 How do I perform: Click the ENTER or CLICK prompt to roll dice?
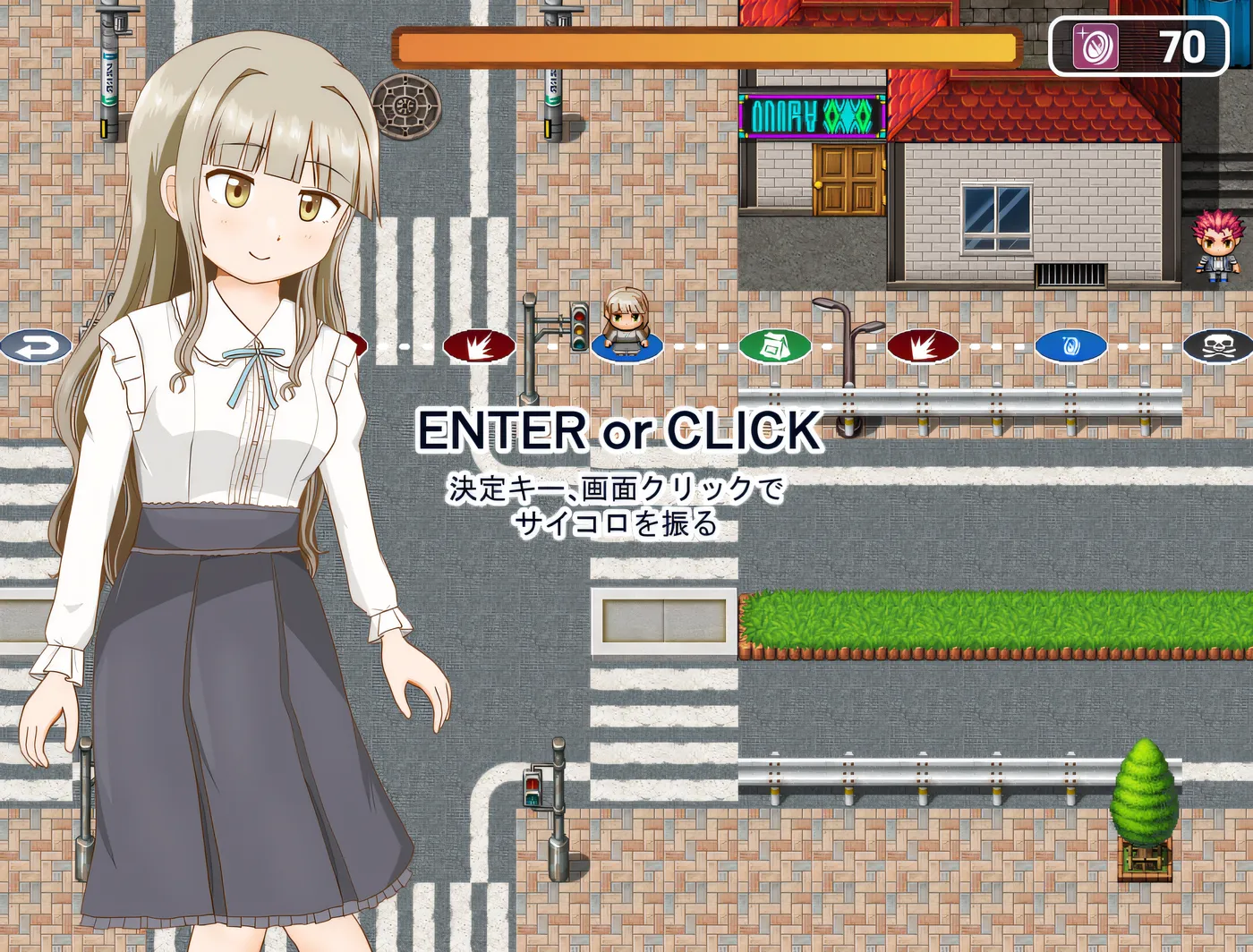(618, 432)
